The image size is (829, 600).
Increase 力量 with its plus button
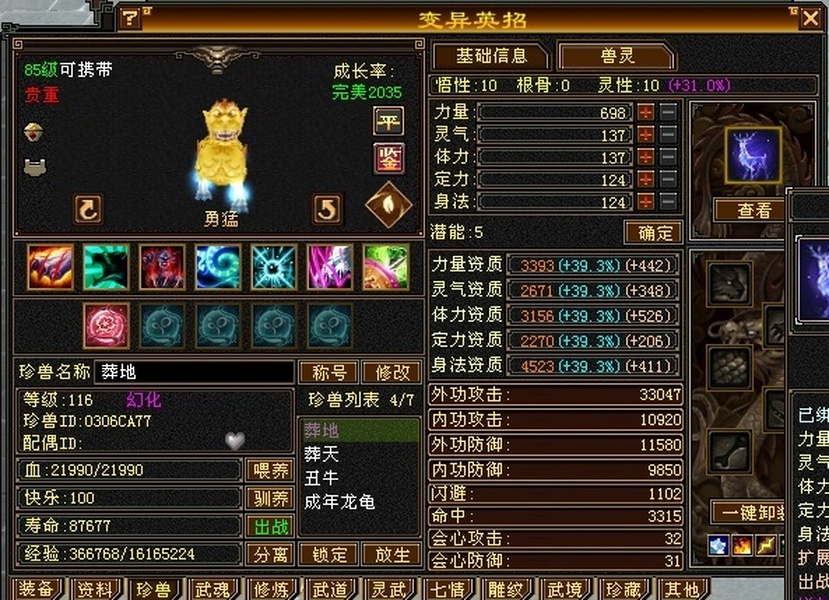(x=646, y=112)
